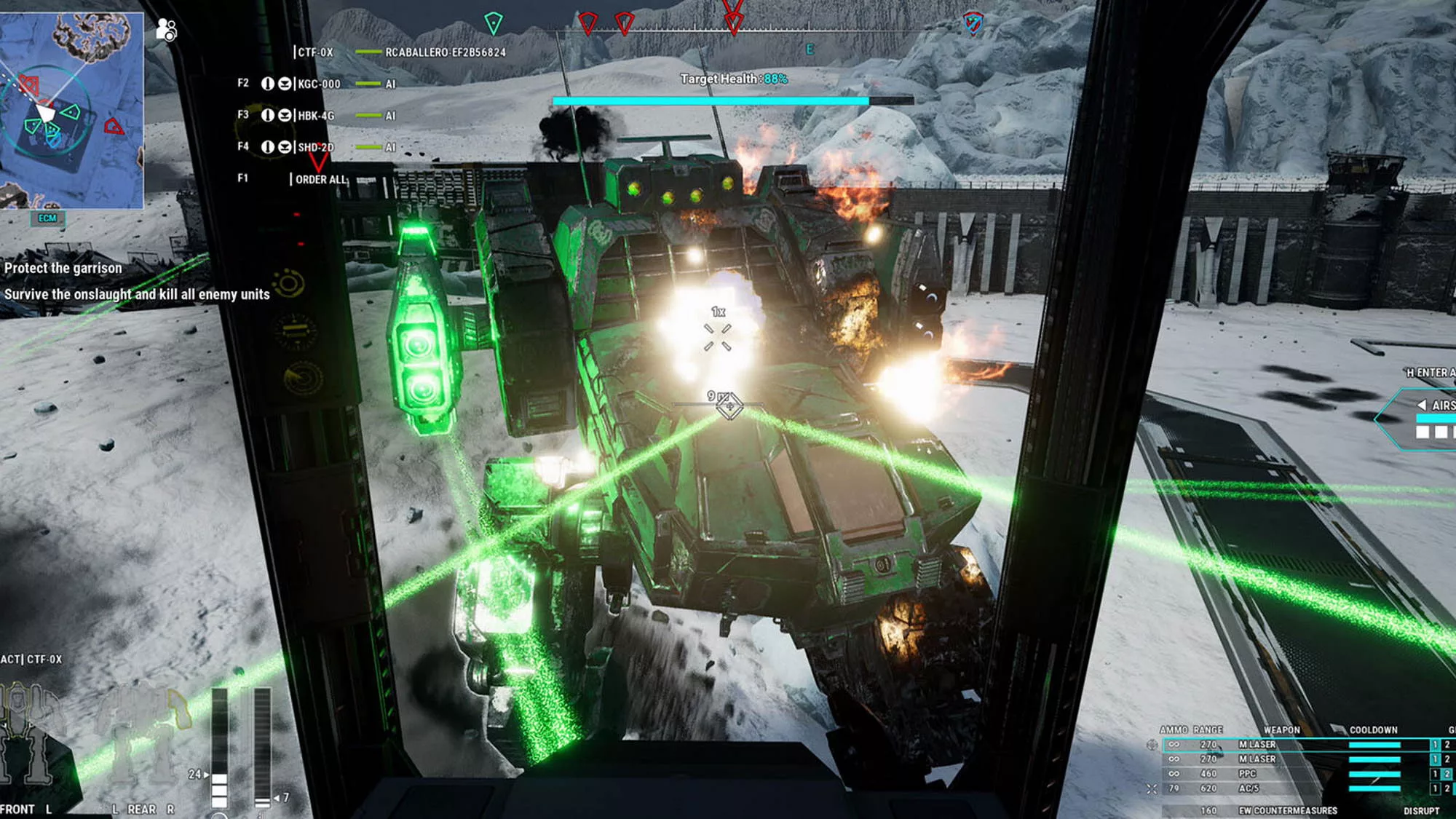Toggle weapon group 2 assignment for the PPC
1456x819 pixels.
coord(1447,773)
